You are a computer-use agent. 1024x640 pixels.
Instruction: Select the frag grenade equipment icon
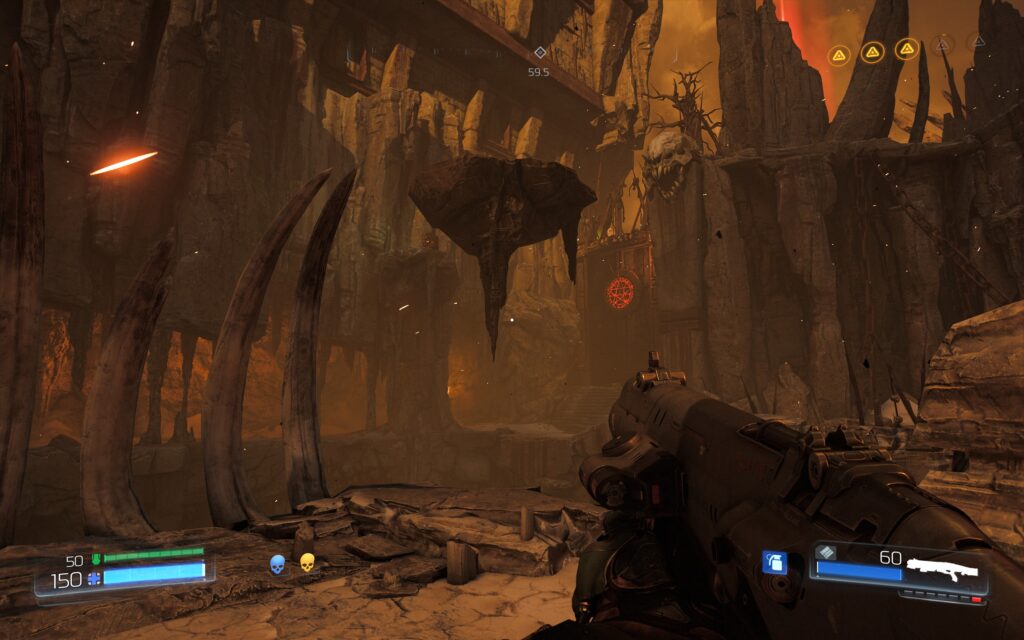coord(774,562)
